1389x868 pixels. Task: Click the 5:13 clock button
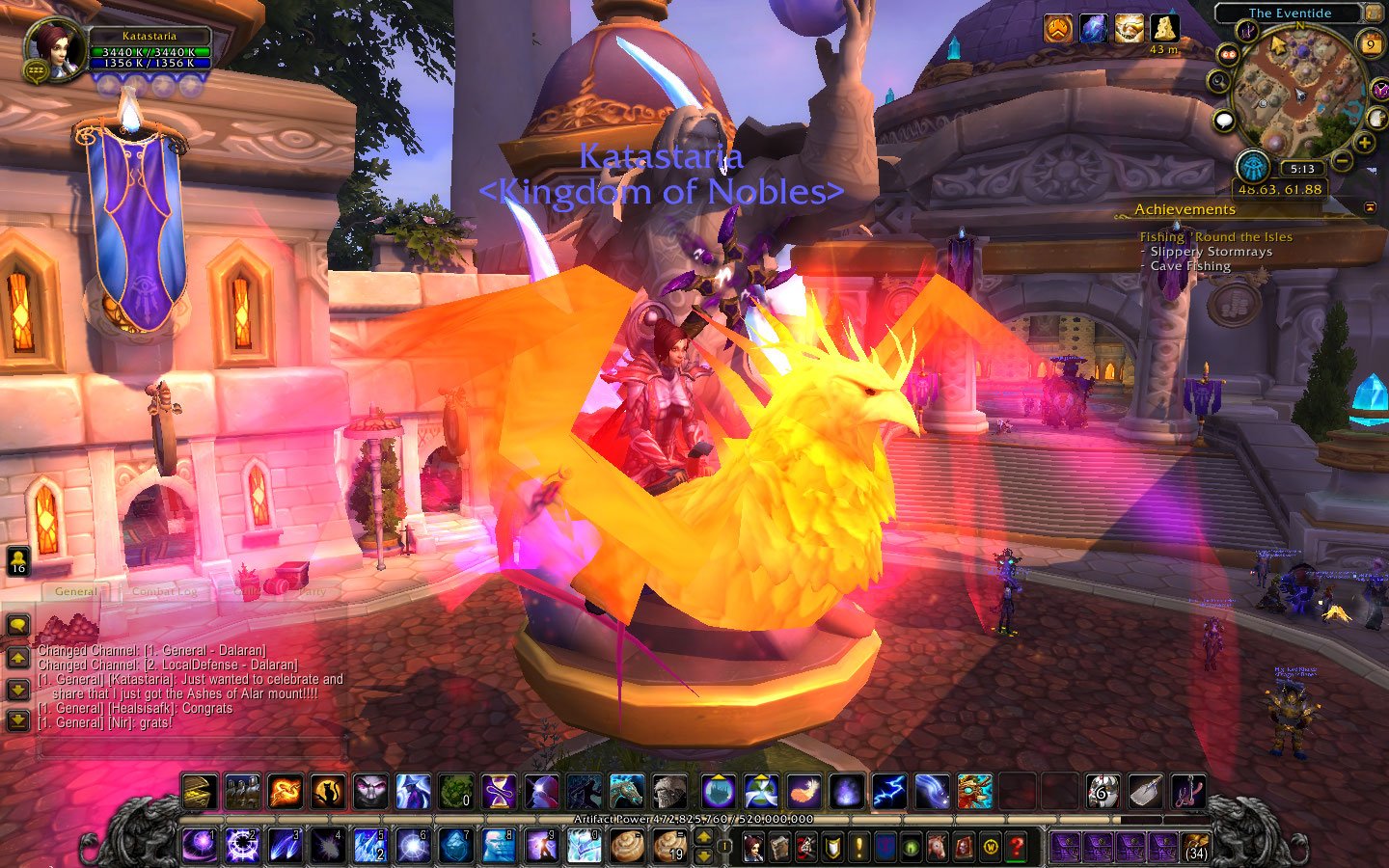click(1301, 169)
